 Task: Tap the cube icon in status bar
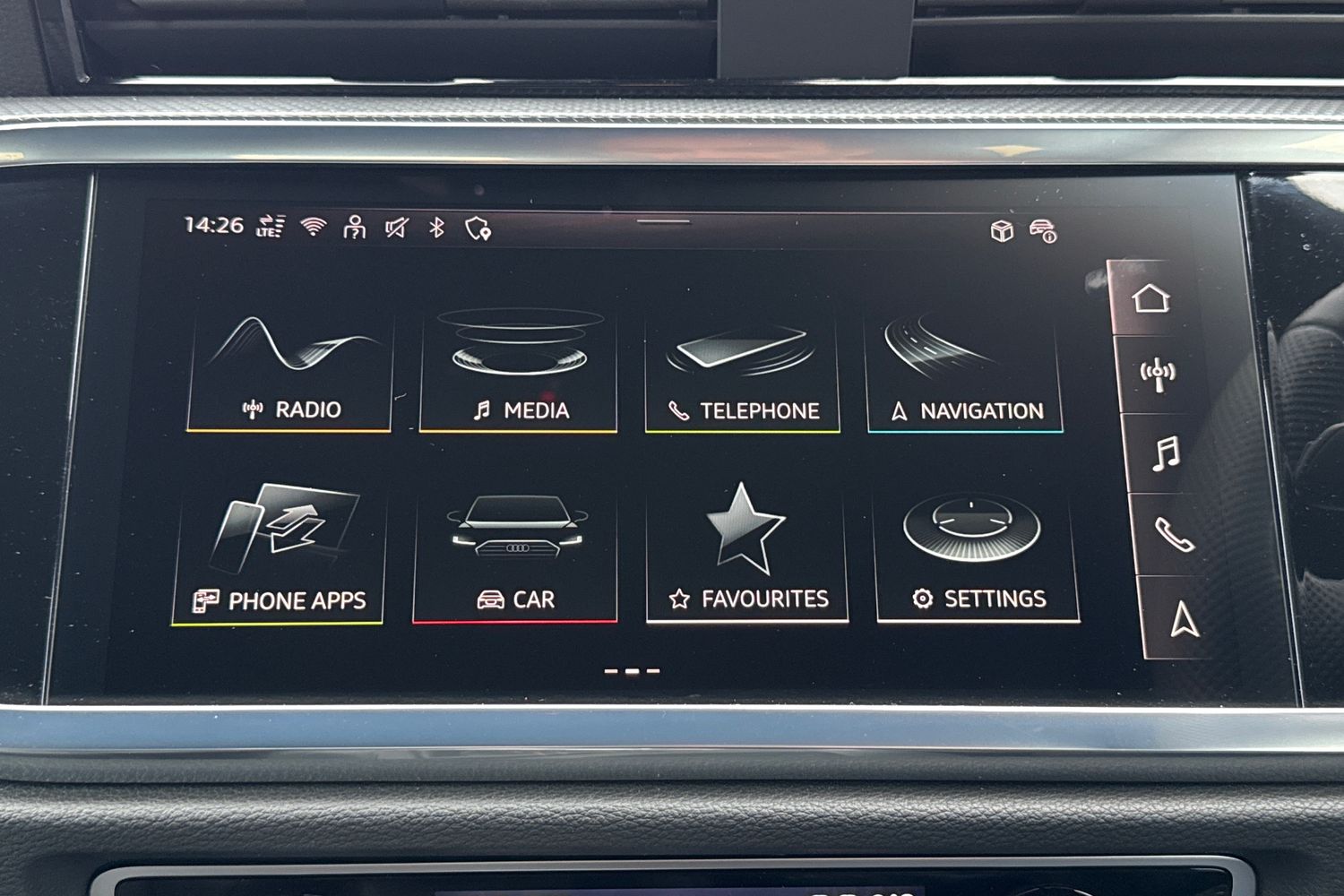pos(1002,231)
